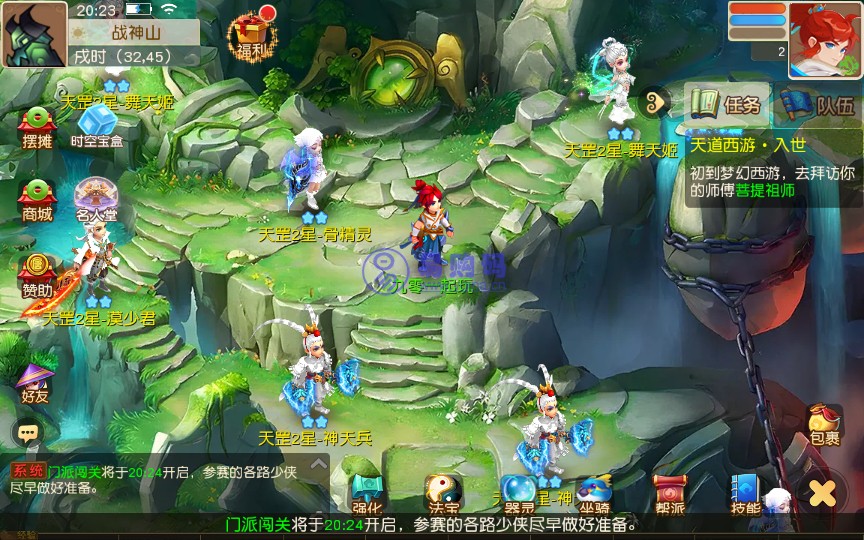Close the bottom menu bar with X
The image size is (864, 540).
822,492
